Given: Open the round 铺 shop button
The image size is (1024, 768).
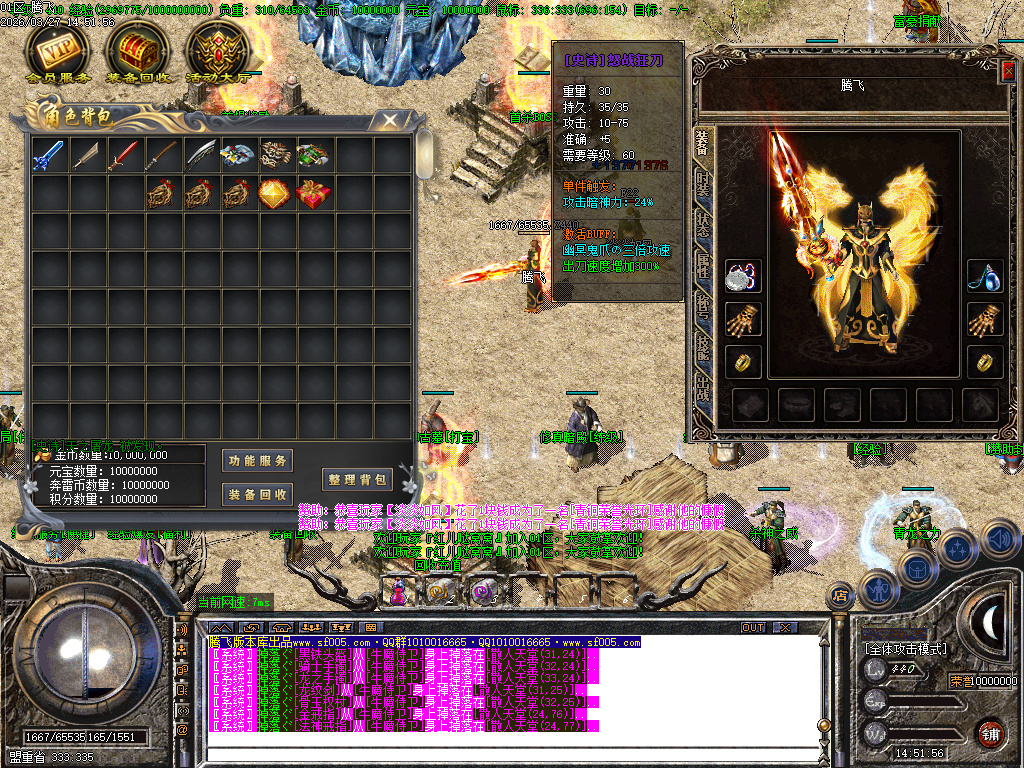Looking at the screenshot, I should click(990, 733).
